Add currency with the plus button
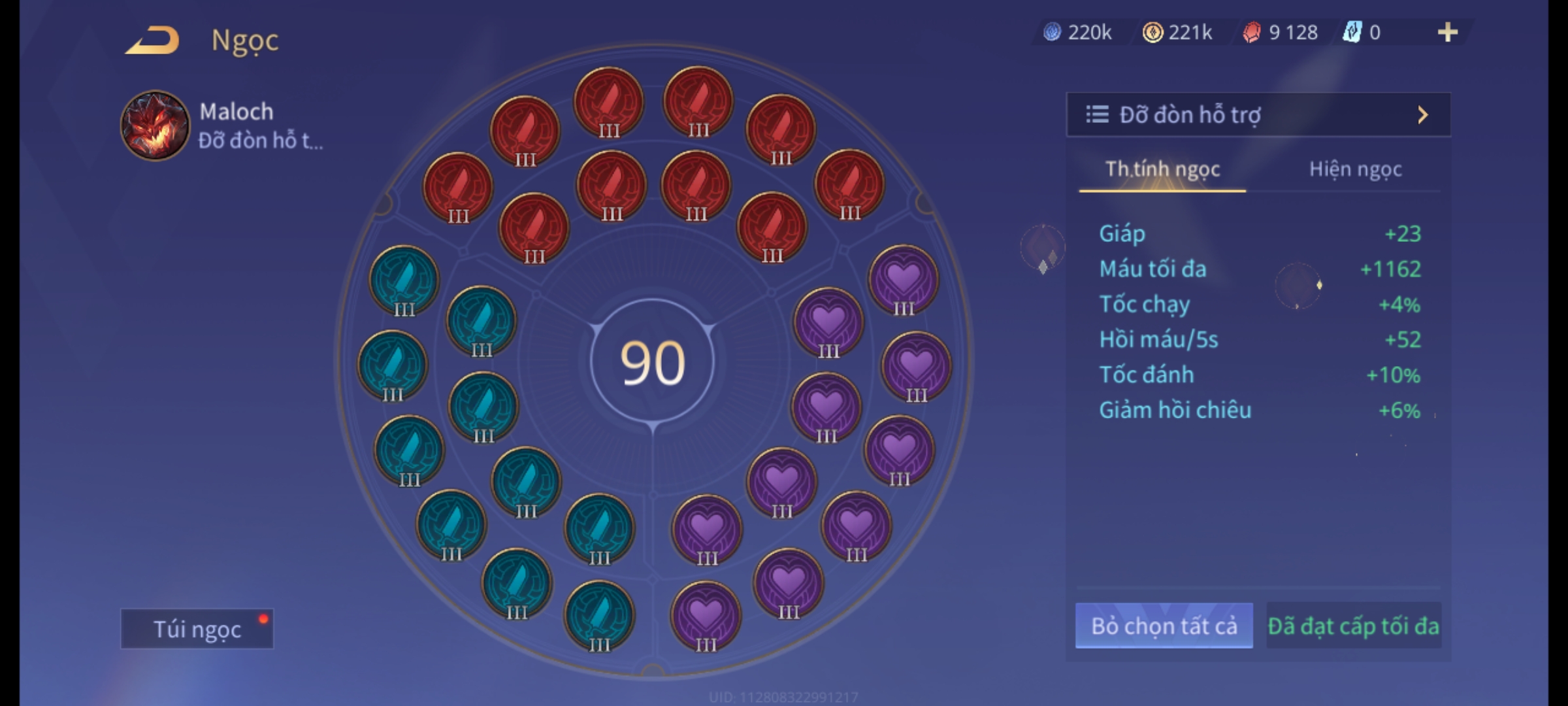 click(1447, 32)
